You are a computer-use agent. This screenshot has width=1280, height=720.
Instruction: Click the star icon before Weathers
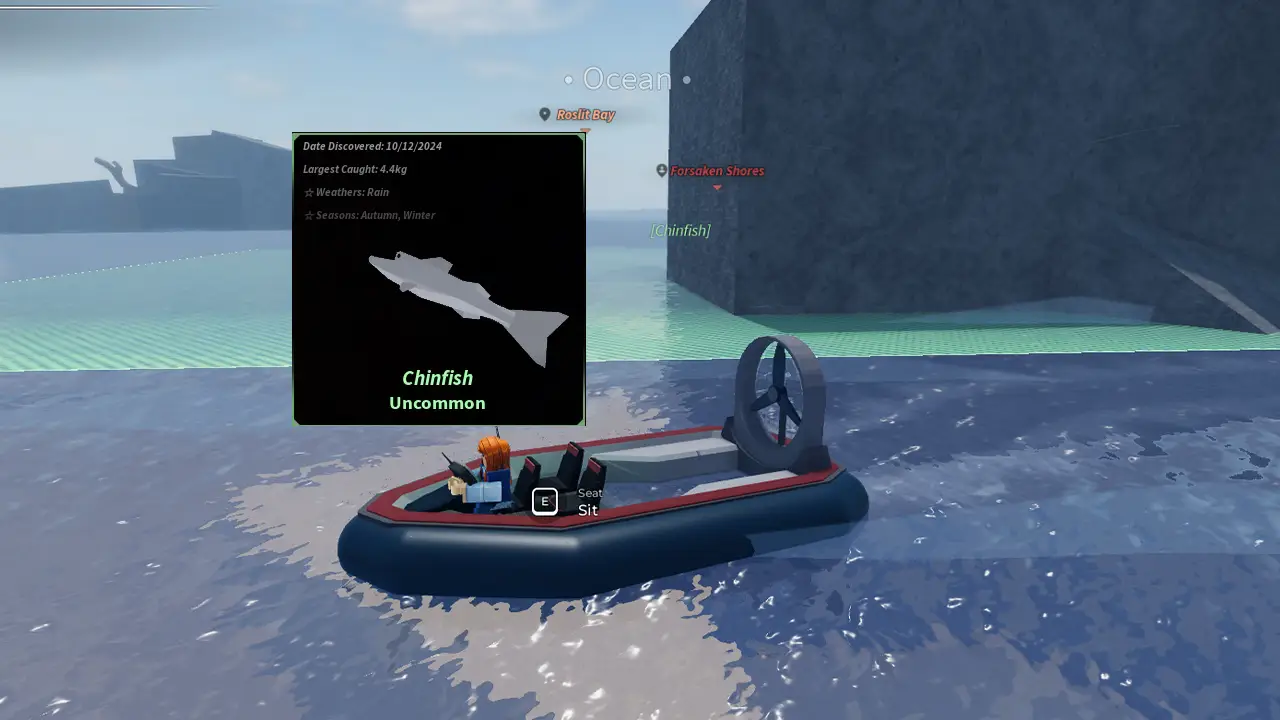[308, 192]
